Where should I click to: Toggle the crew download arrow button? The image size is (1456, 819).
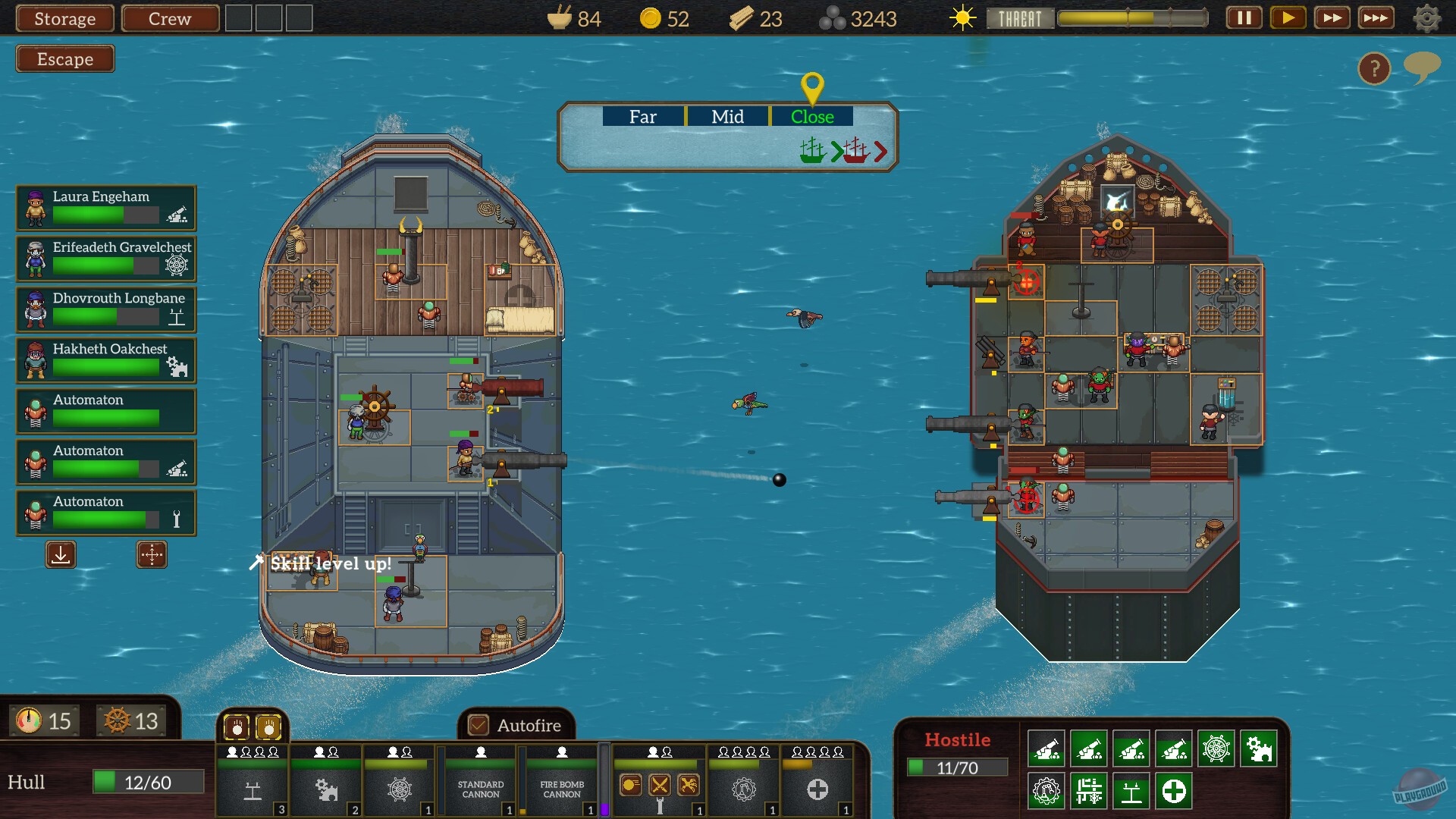point(61,554)
